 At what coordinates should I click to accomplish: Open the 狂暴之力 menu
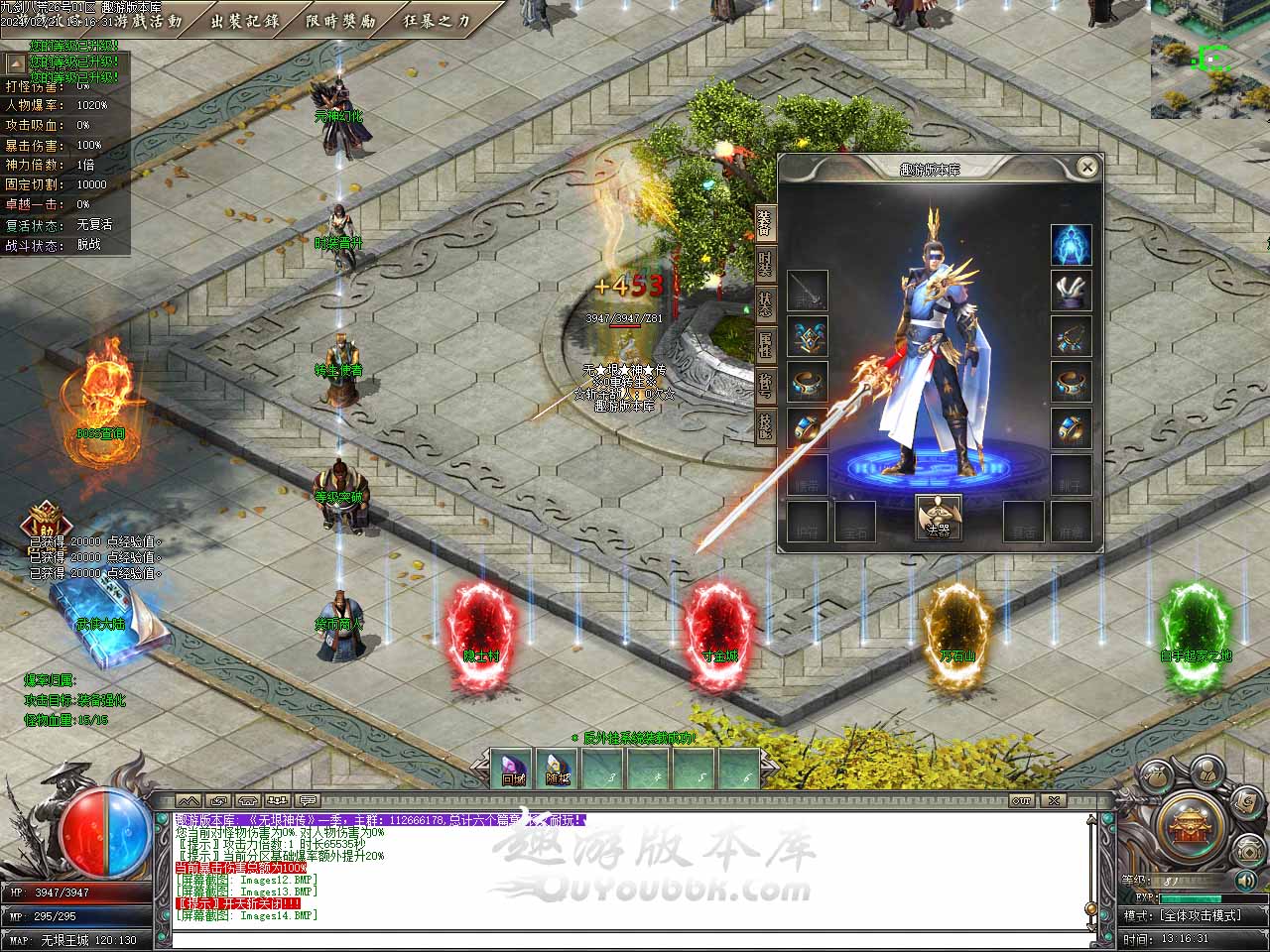[x=438, y=20]
